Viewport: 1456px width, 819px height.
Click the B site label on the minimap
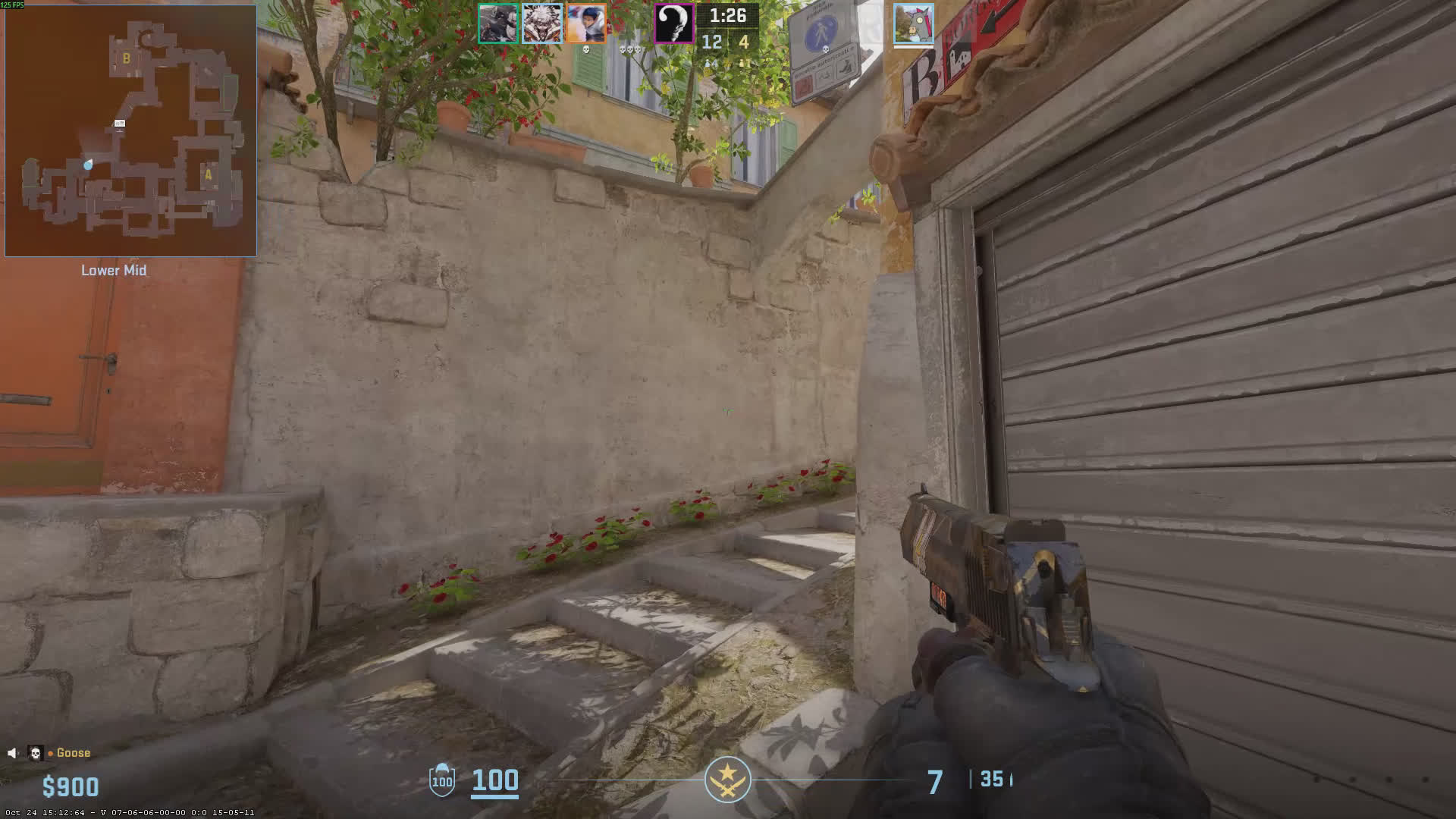point(127,58)
